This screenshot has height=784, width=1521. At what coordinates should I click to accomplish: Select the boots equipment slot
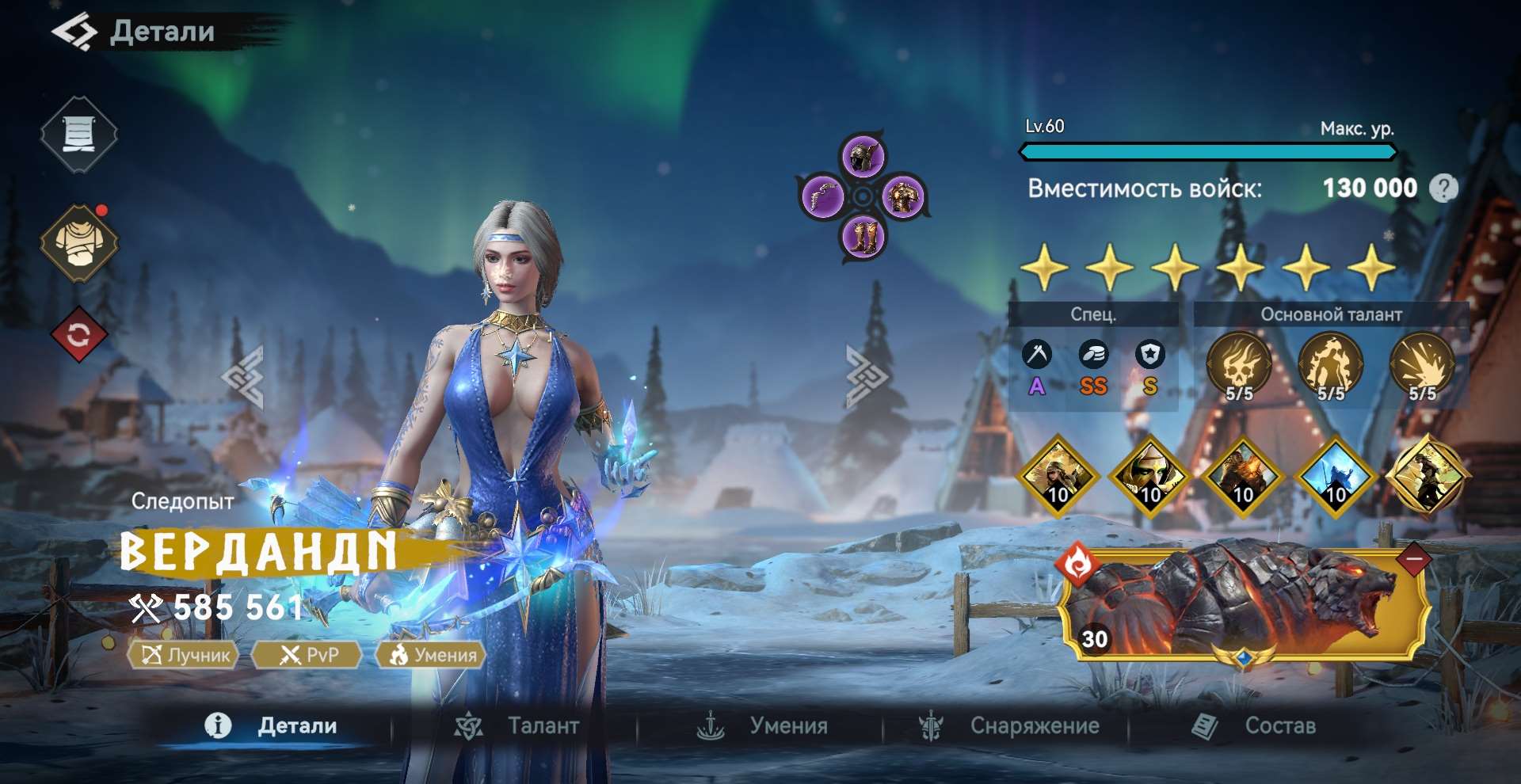[863, 236]
